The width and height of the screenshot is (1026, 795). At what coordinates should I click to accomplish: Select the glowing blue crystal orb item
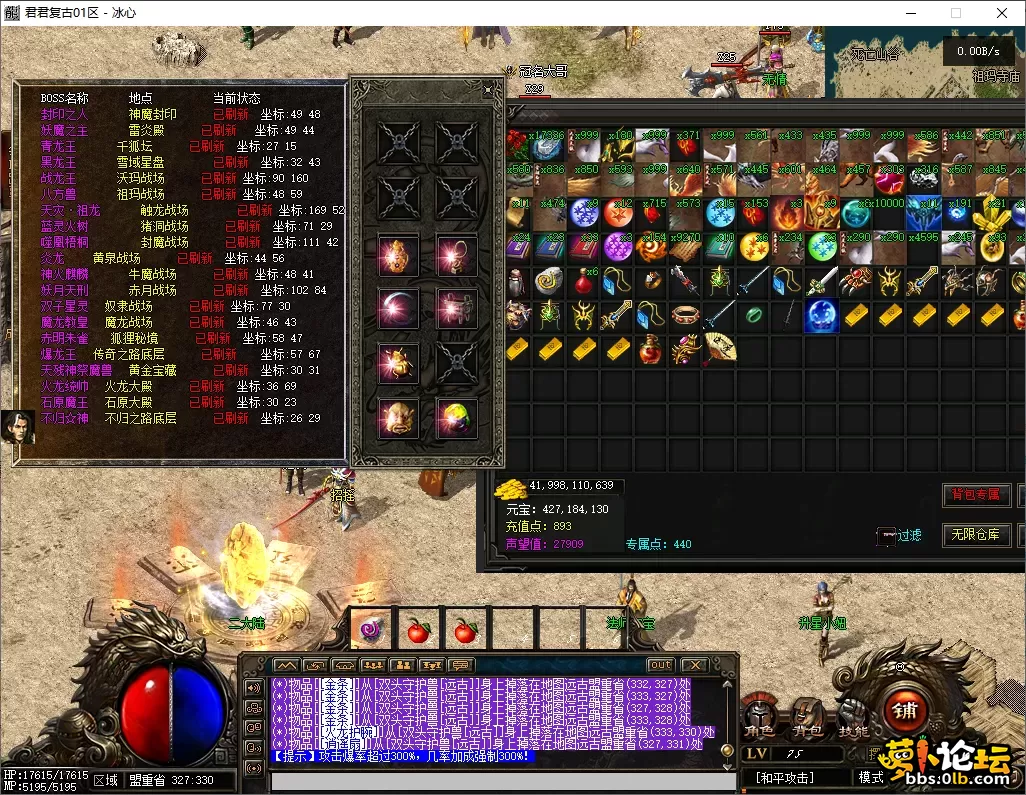(822, 316)
